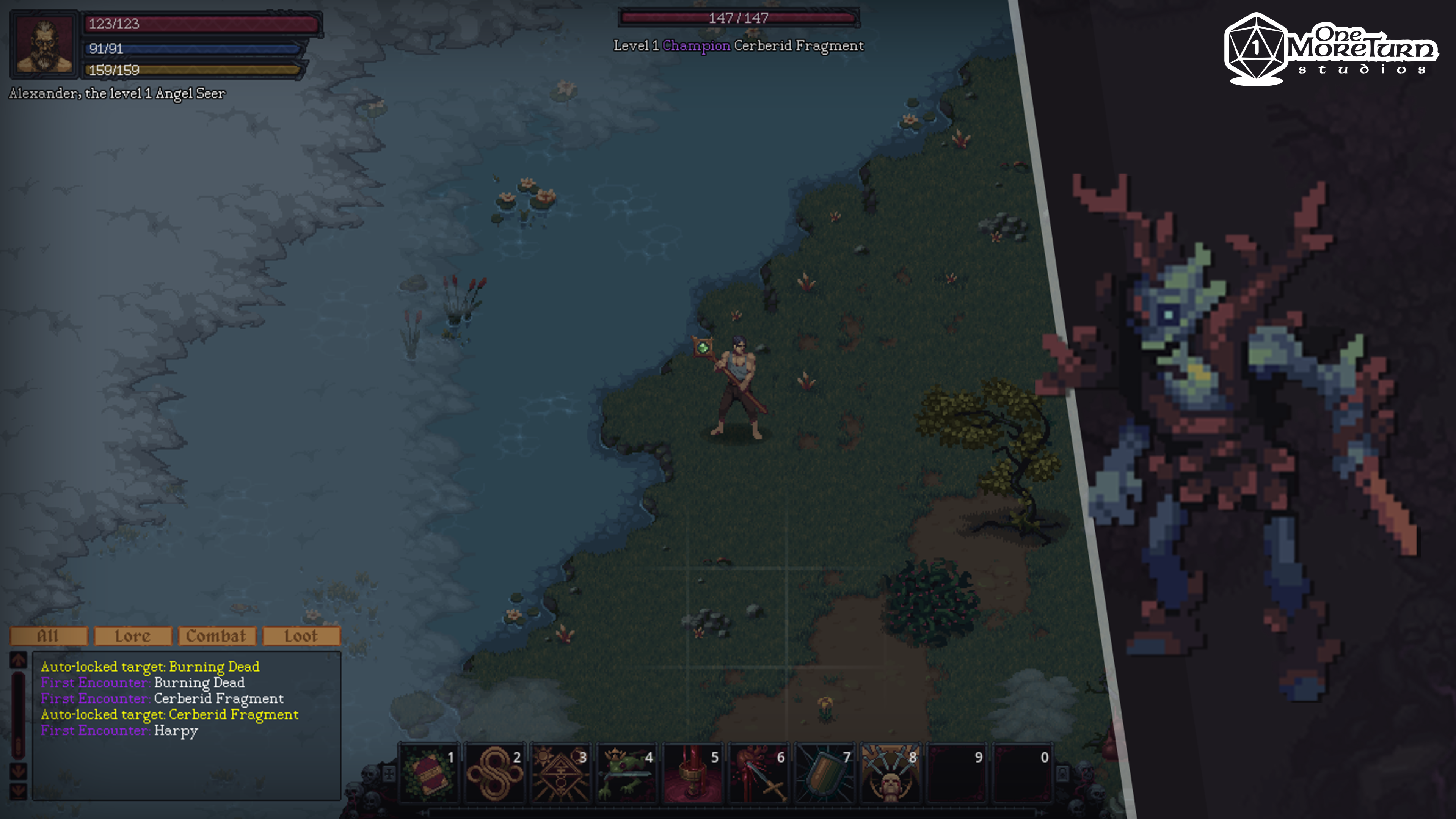Screen dimensions: 1456x819
Task: Use the crowned frog ability in slot 4
Action: [x=627, y=773]
